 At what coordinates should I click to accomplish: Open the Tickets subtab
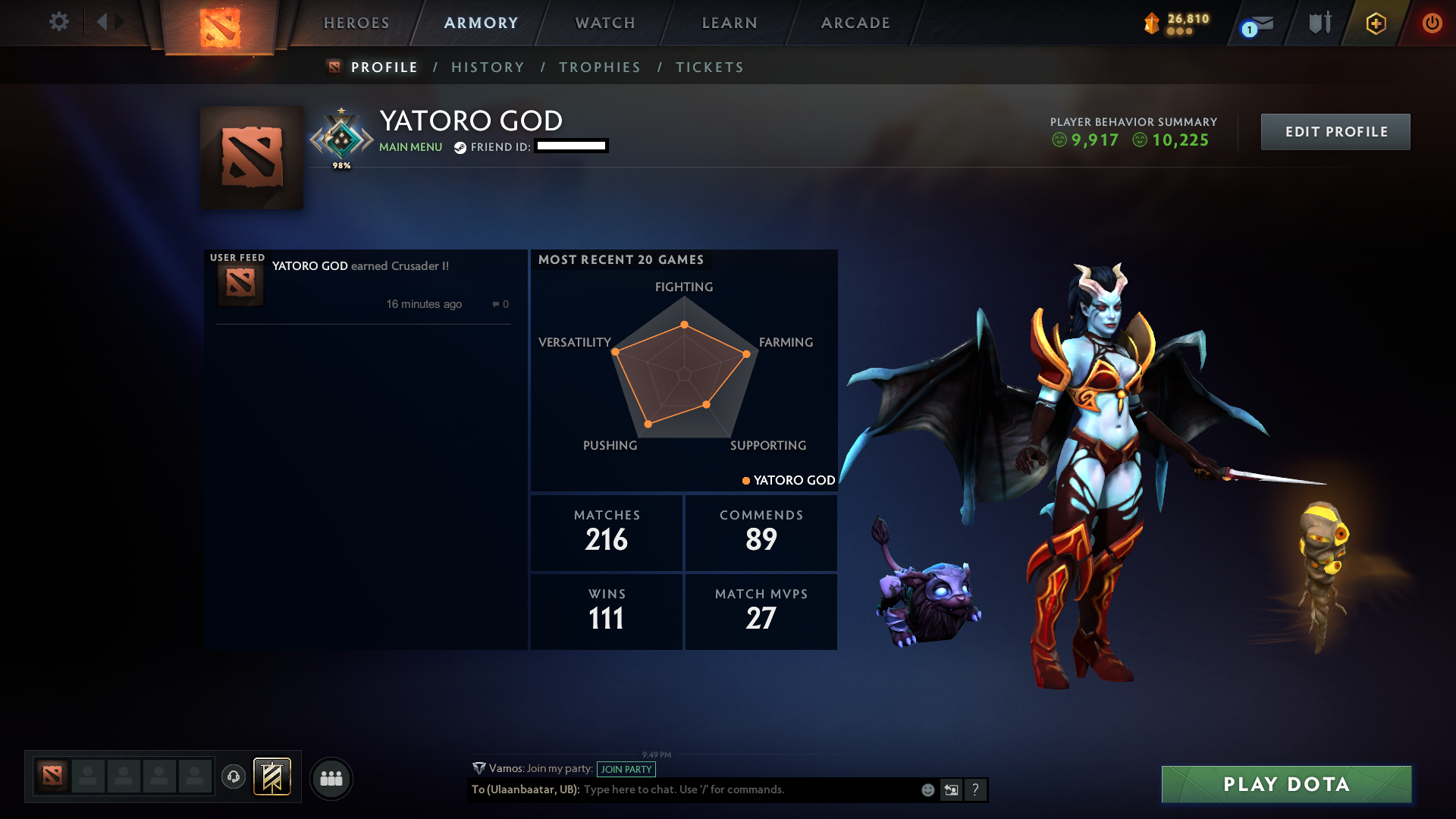(710, 67)
